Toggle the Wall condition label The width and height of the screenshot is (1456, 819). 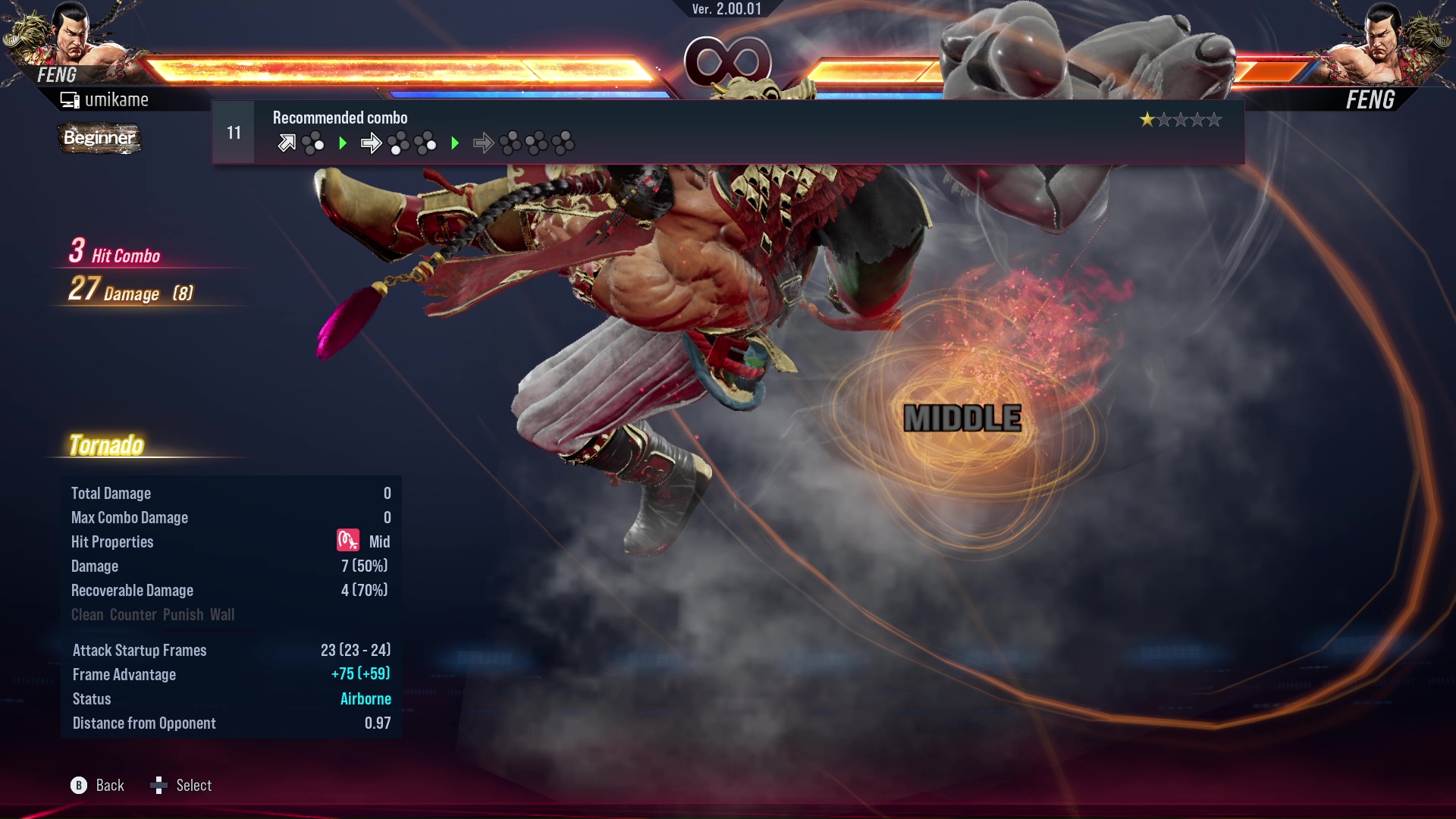point(223,615)
